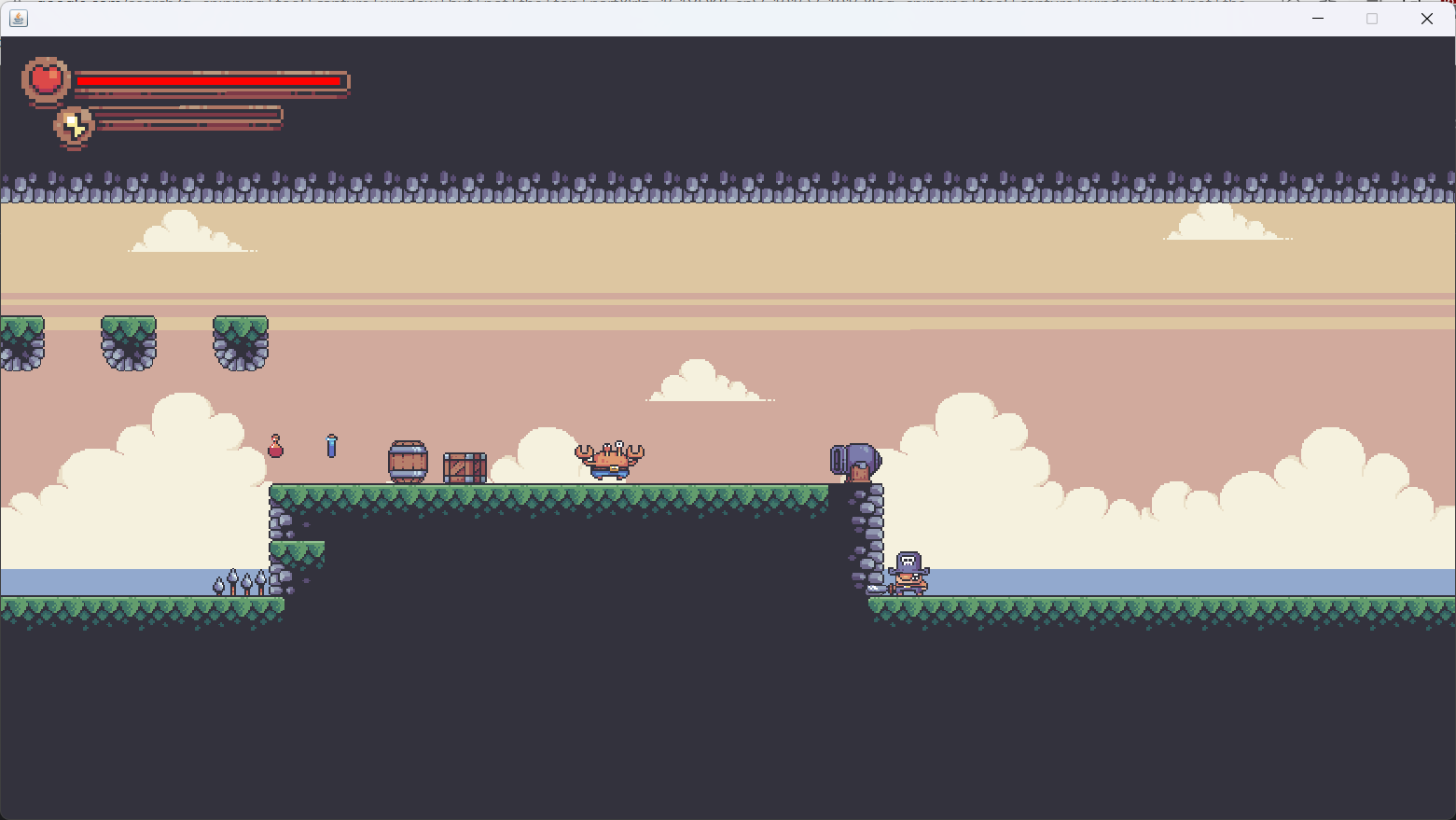Click the wooden barrel
Screen dimensions: 1456x820
point(408,461)
